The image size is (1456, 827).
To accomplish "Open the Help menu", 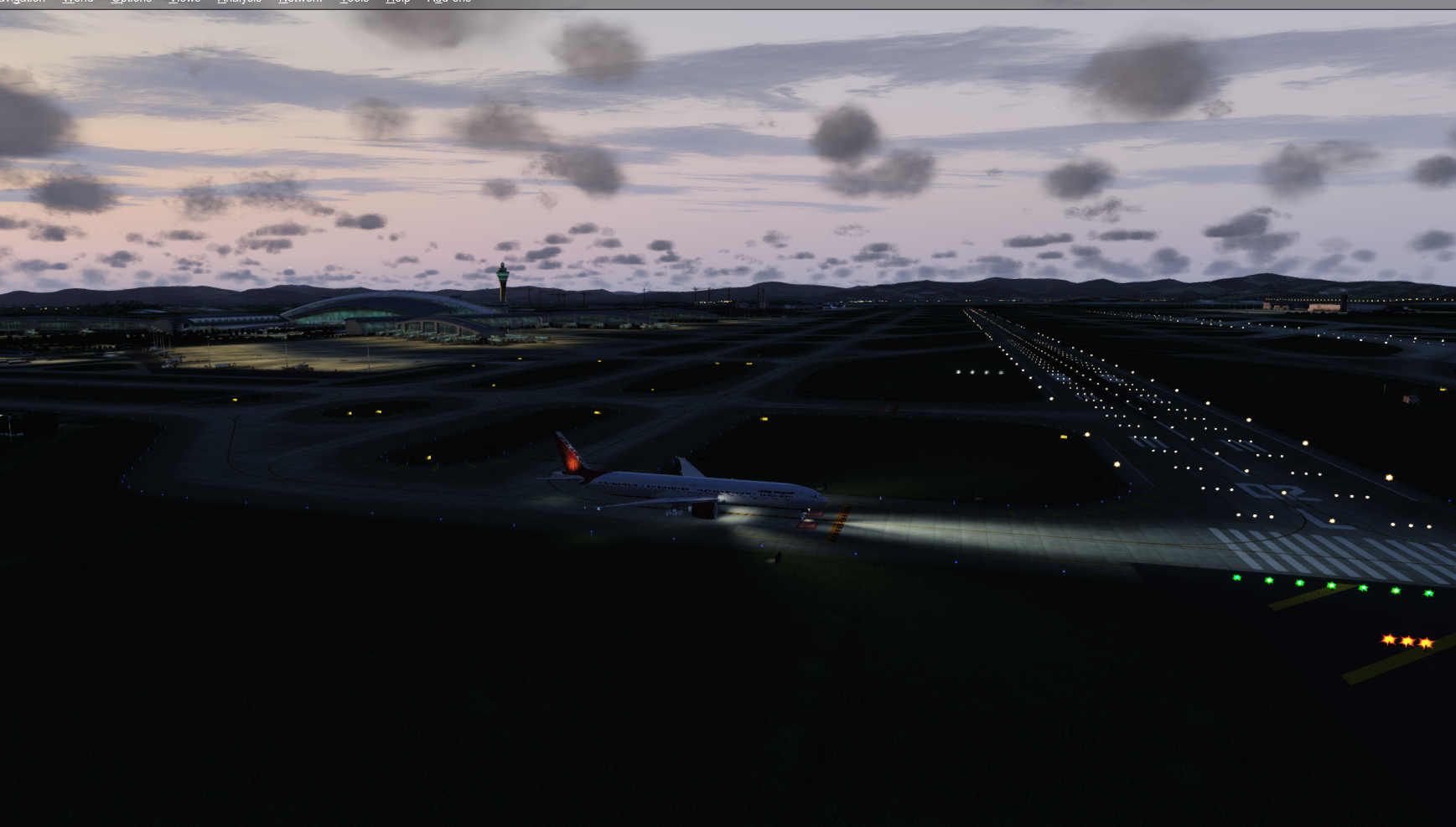I will tap(396, 3).
